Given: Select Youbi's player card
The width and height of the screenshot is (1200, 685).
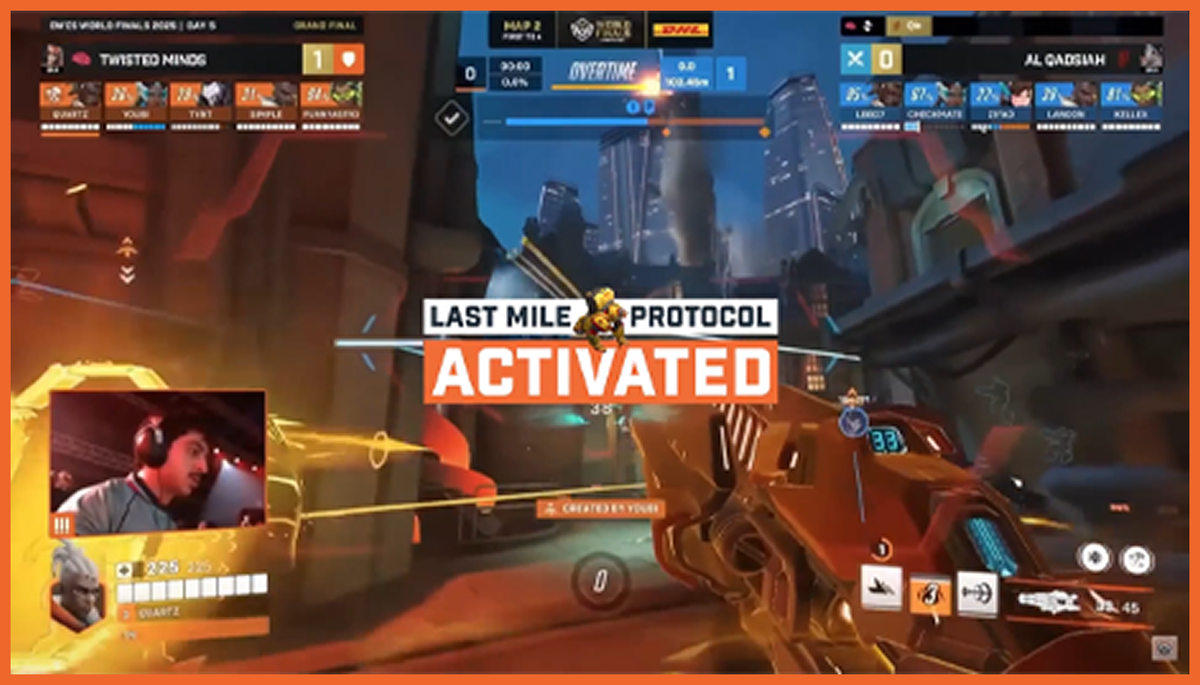Looking at the screenshot, I should pyautogui.click(x=135, y=103).
